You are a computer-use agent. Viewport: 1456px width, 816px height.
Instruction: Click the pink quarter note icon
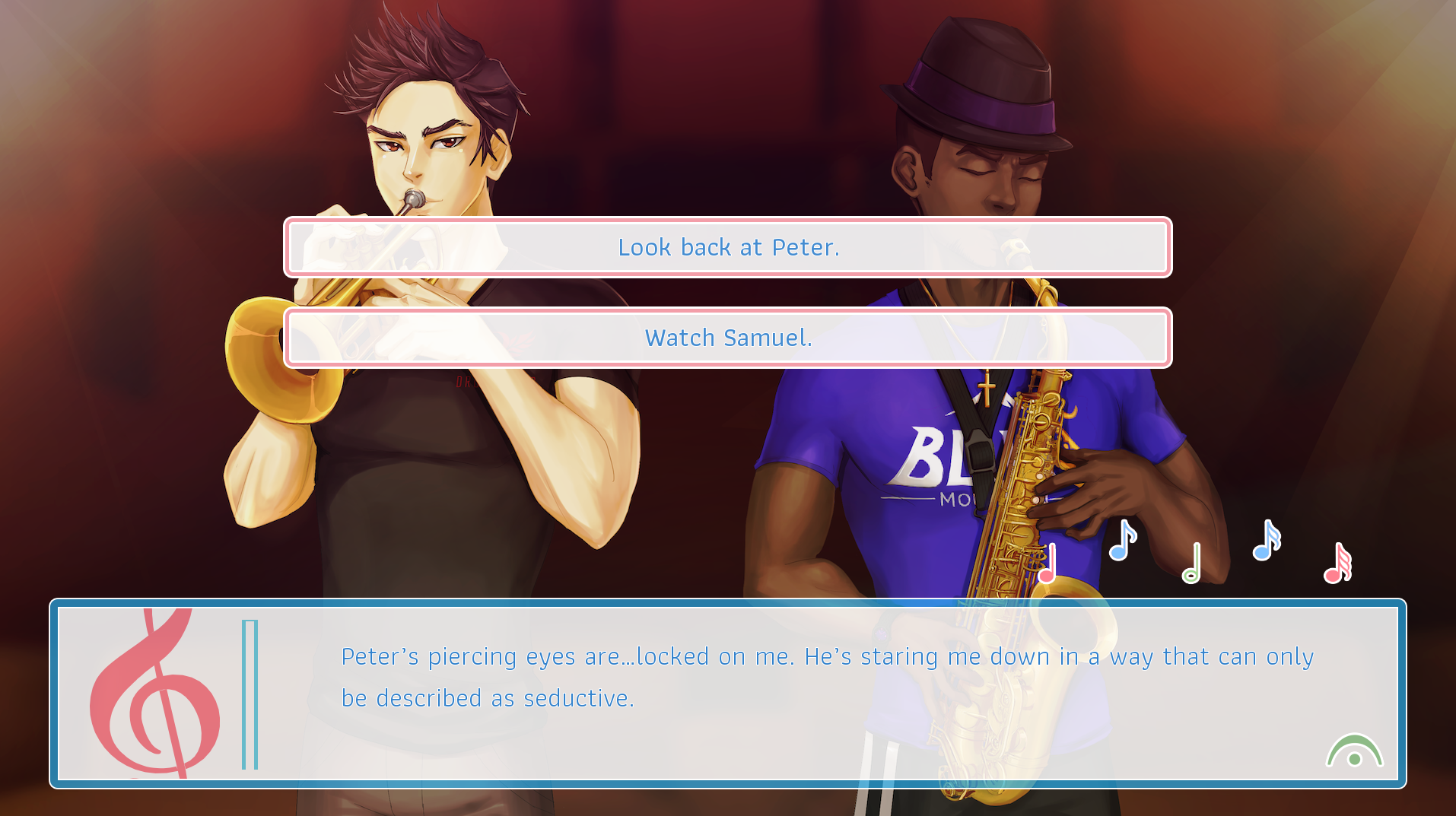[1047, 564]
